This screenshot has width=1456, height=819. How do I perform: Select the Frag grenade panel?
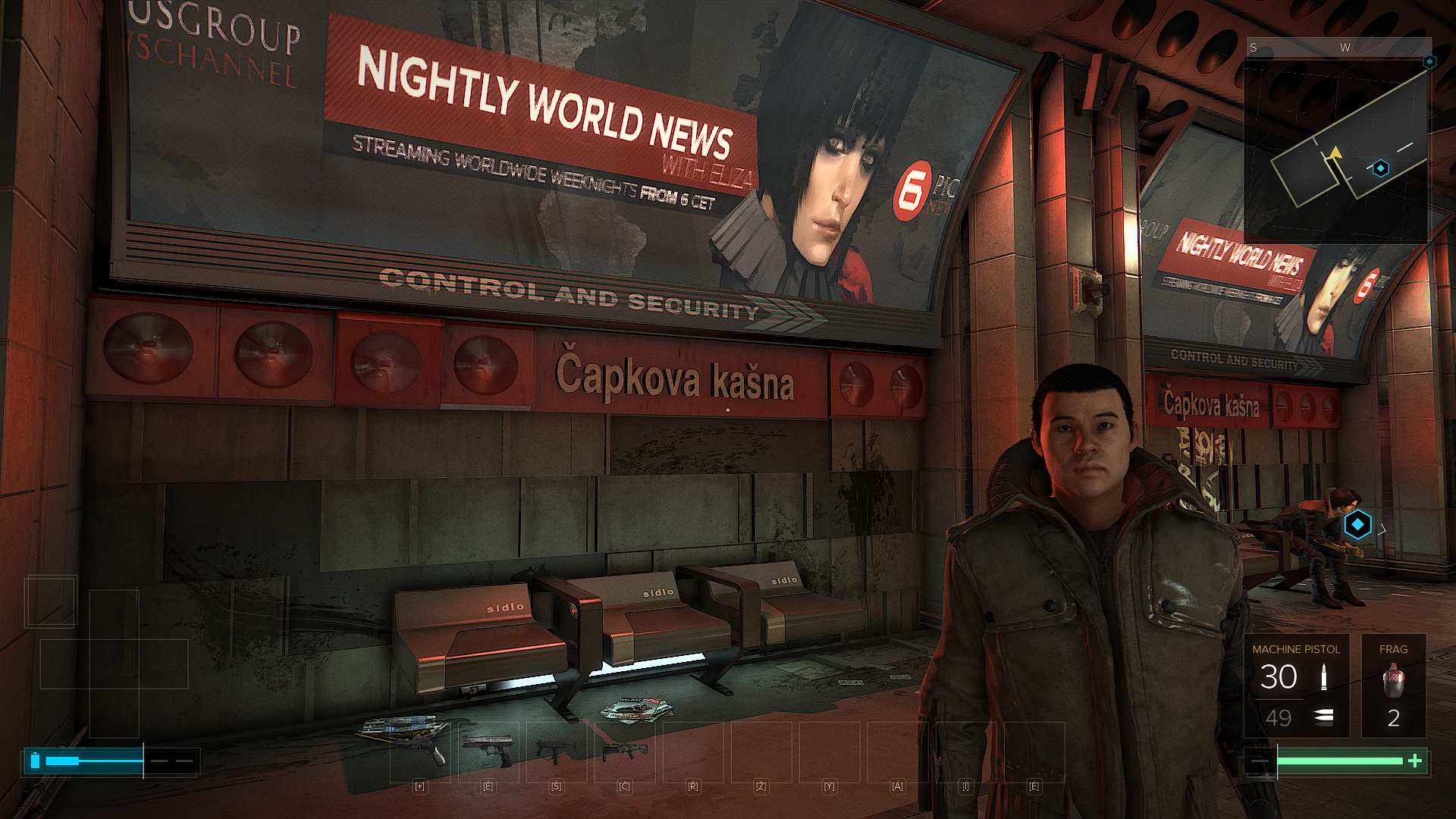[x=1393, y=686]
